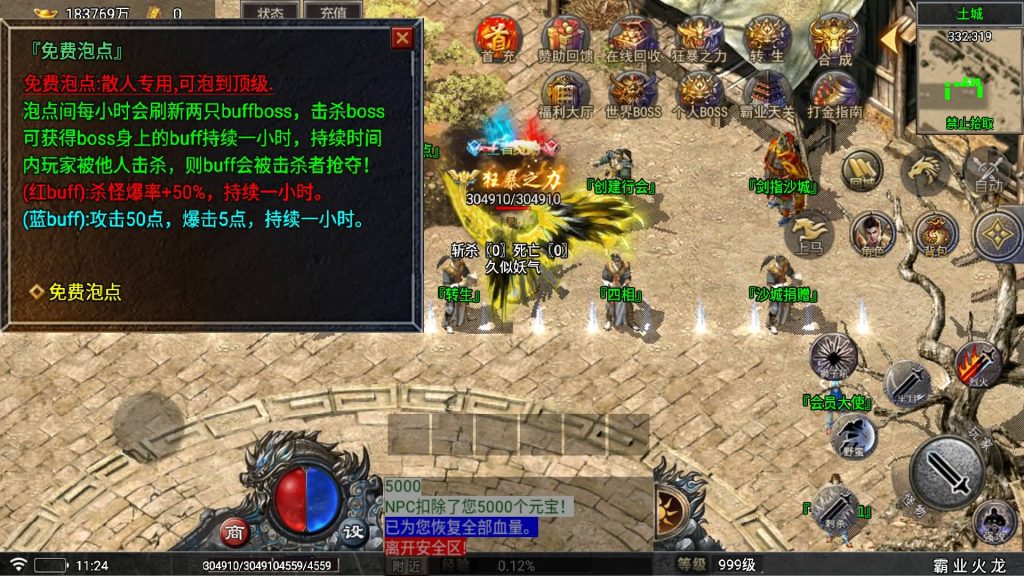Image resolution: width=1024 pixels, height=576 pixels.
Task: Use the 回城 return-to-town scroll button
Action: click(861, 172)
